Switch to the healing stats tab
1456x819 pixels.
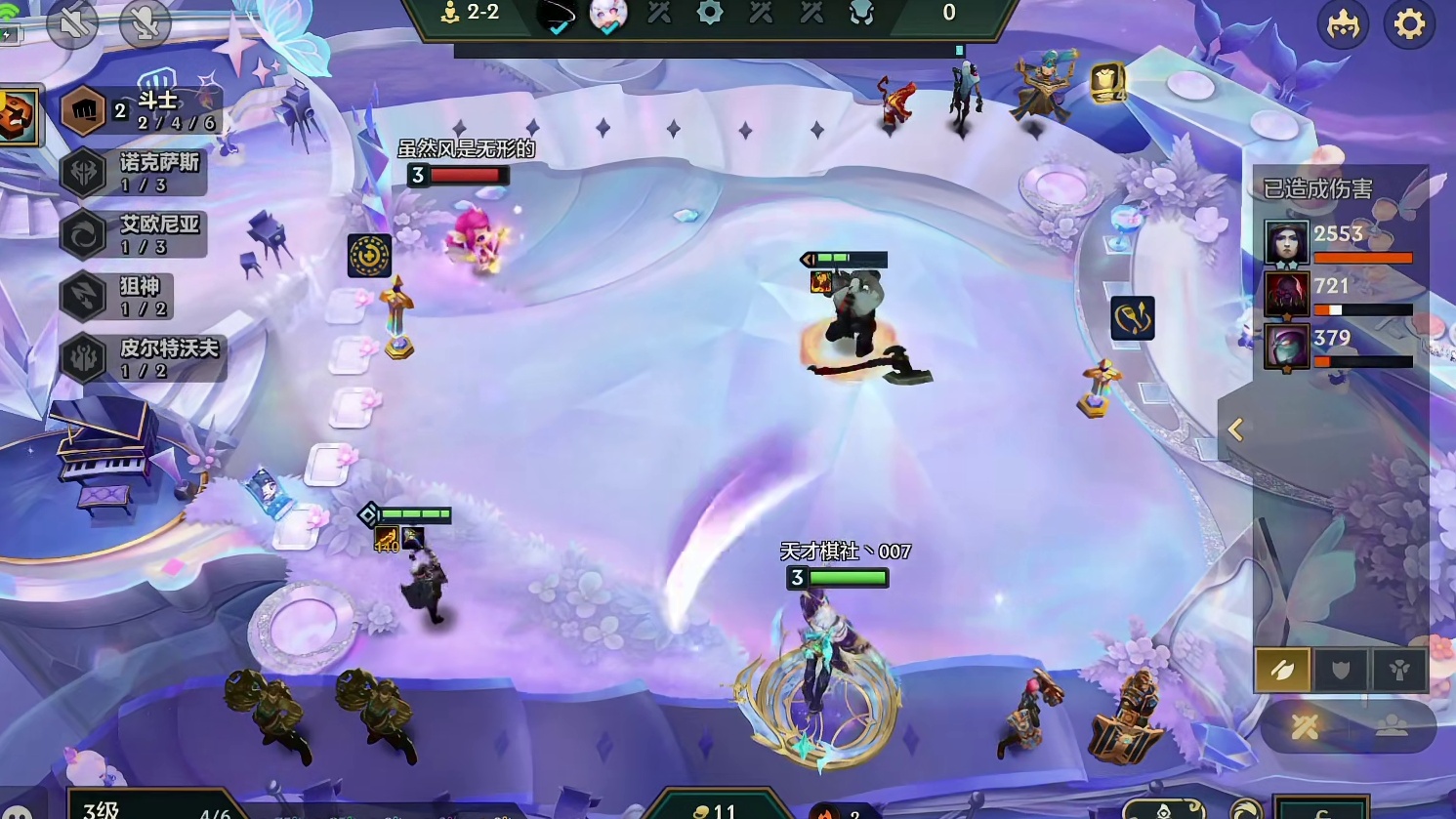point(1399,670)
